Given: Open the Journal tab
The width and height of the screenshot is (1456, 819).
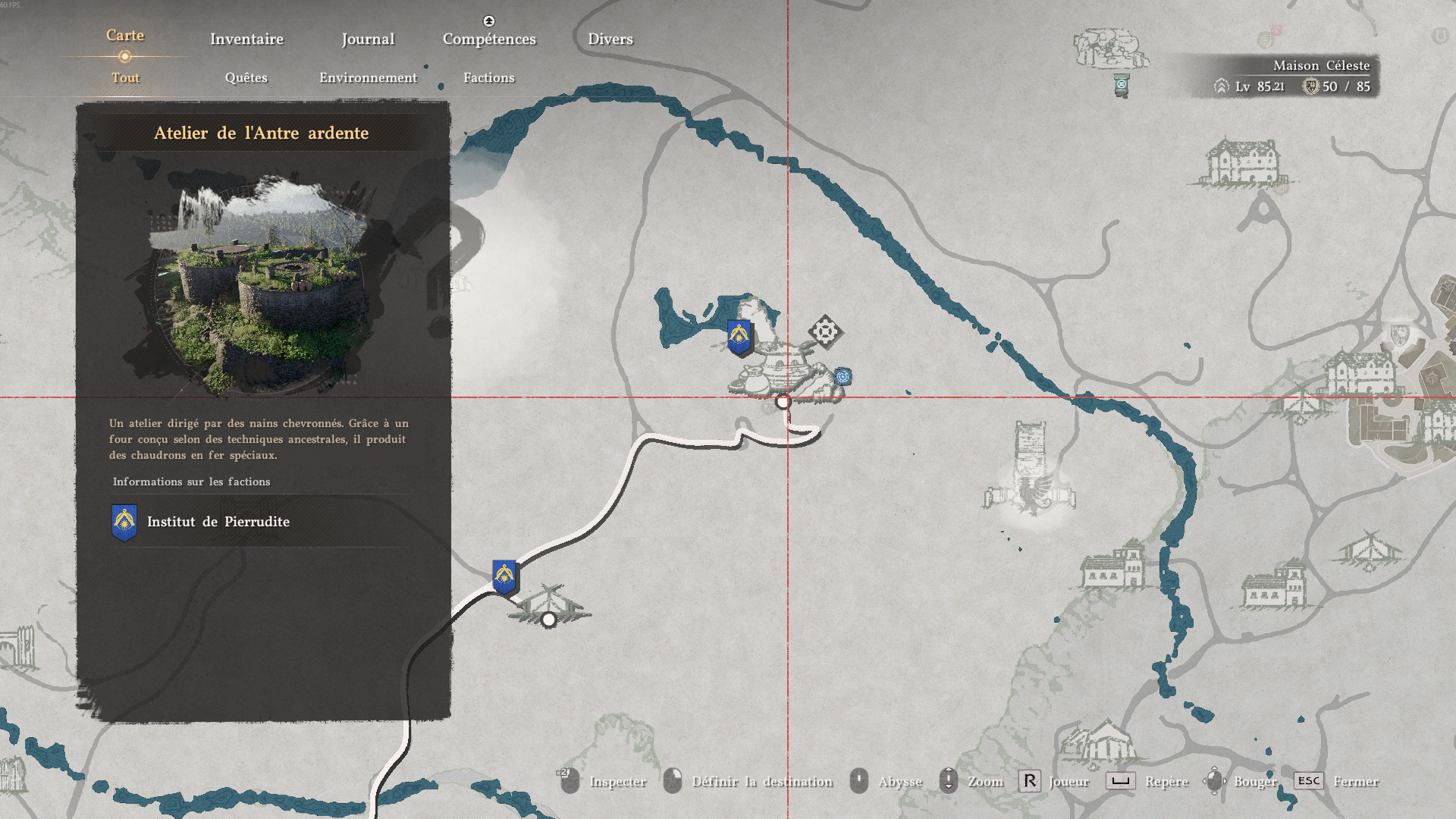Looking at the screenshot, I should 368,39.
